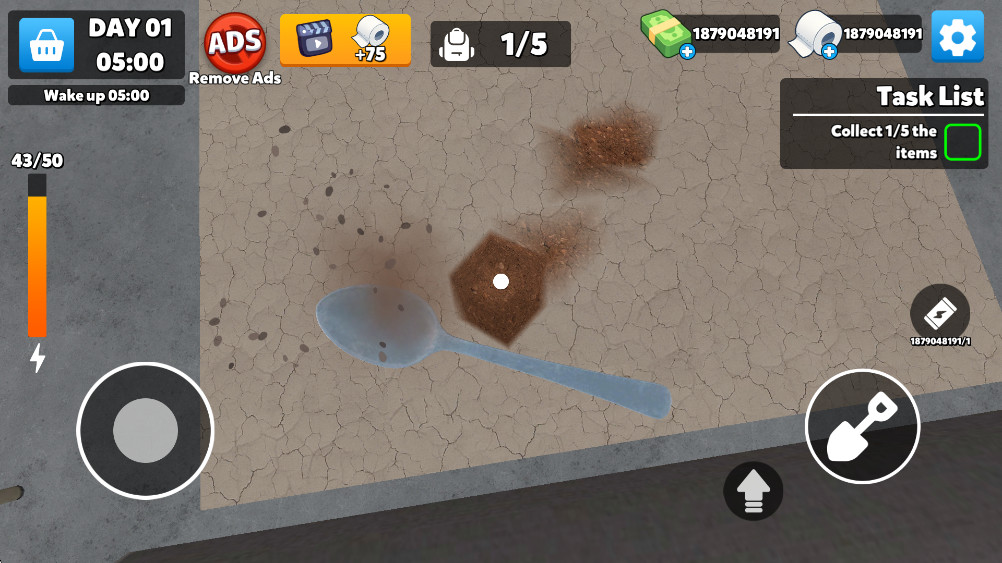Tap the virtual joystick knob
Viewport: 1002px width, 563px height.
(145, 430)
